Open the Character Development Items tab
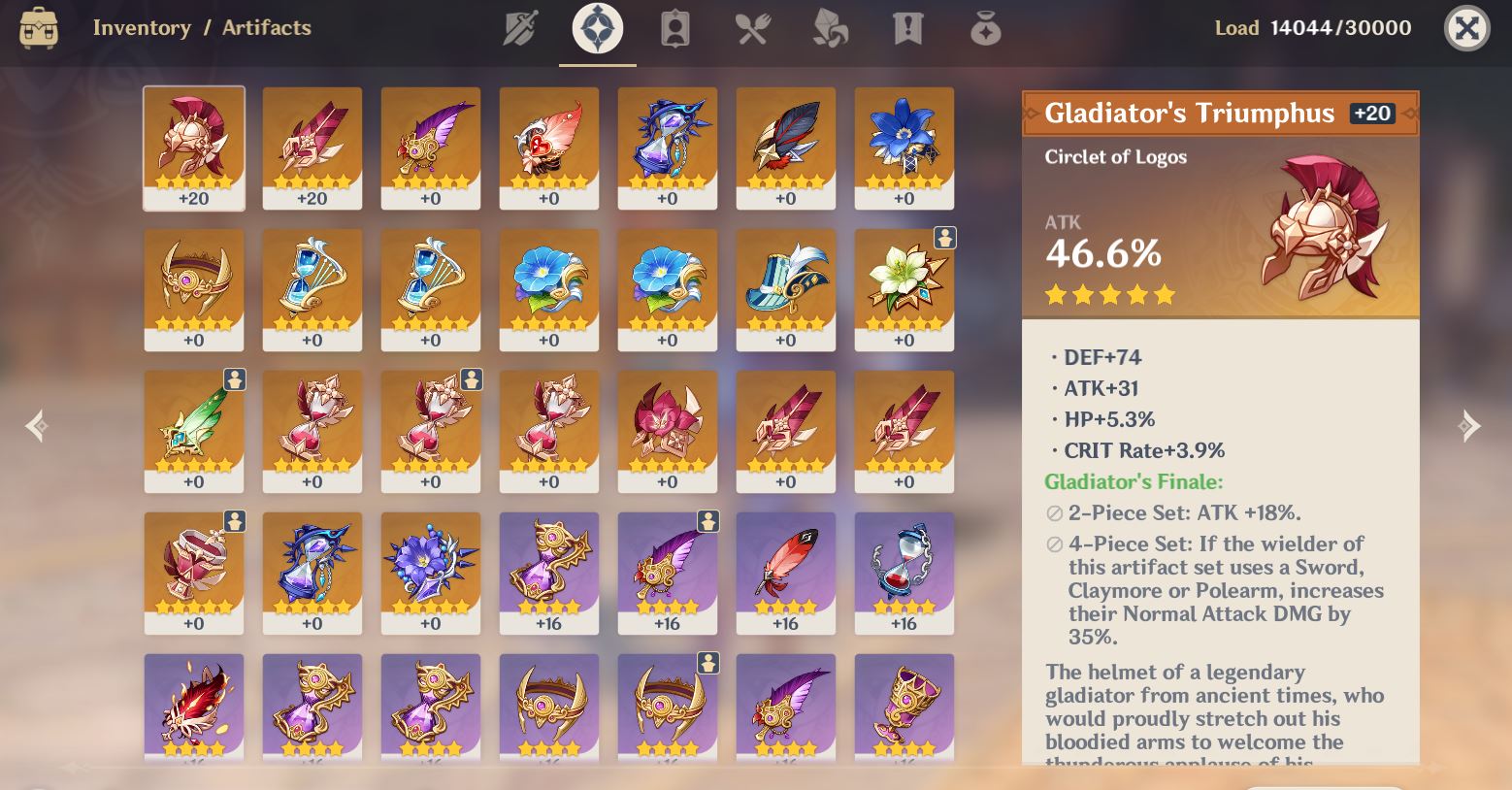 point(674,28)
